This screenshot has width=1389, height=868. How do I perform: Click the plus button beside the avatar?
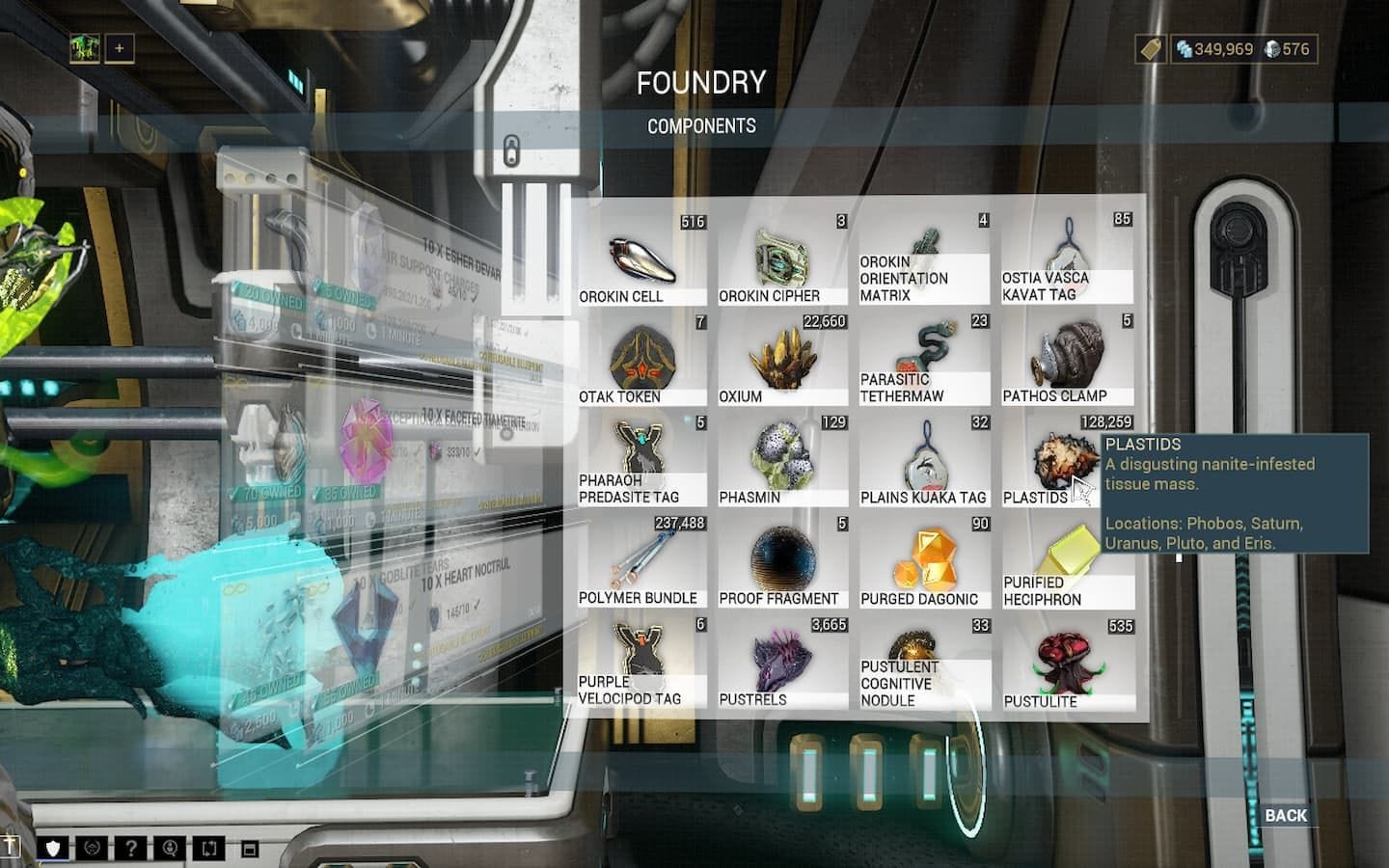coord(118,47)
